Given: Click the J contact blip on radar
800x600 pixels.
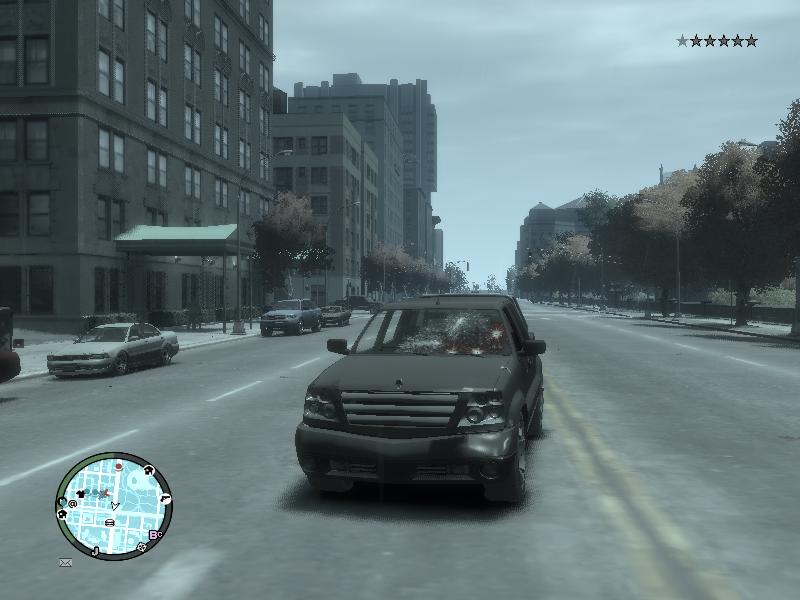Looking at the screenshot, I should click(95, 550).
